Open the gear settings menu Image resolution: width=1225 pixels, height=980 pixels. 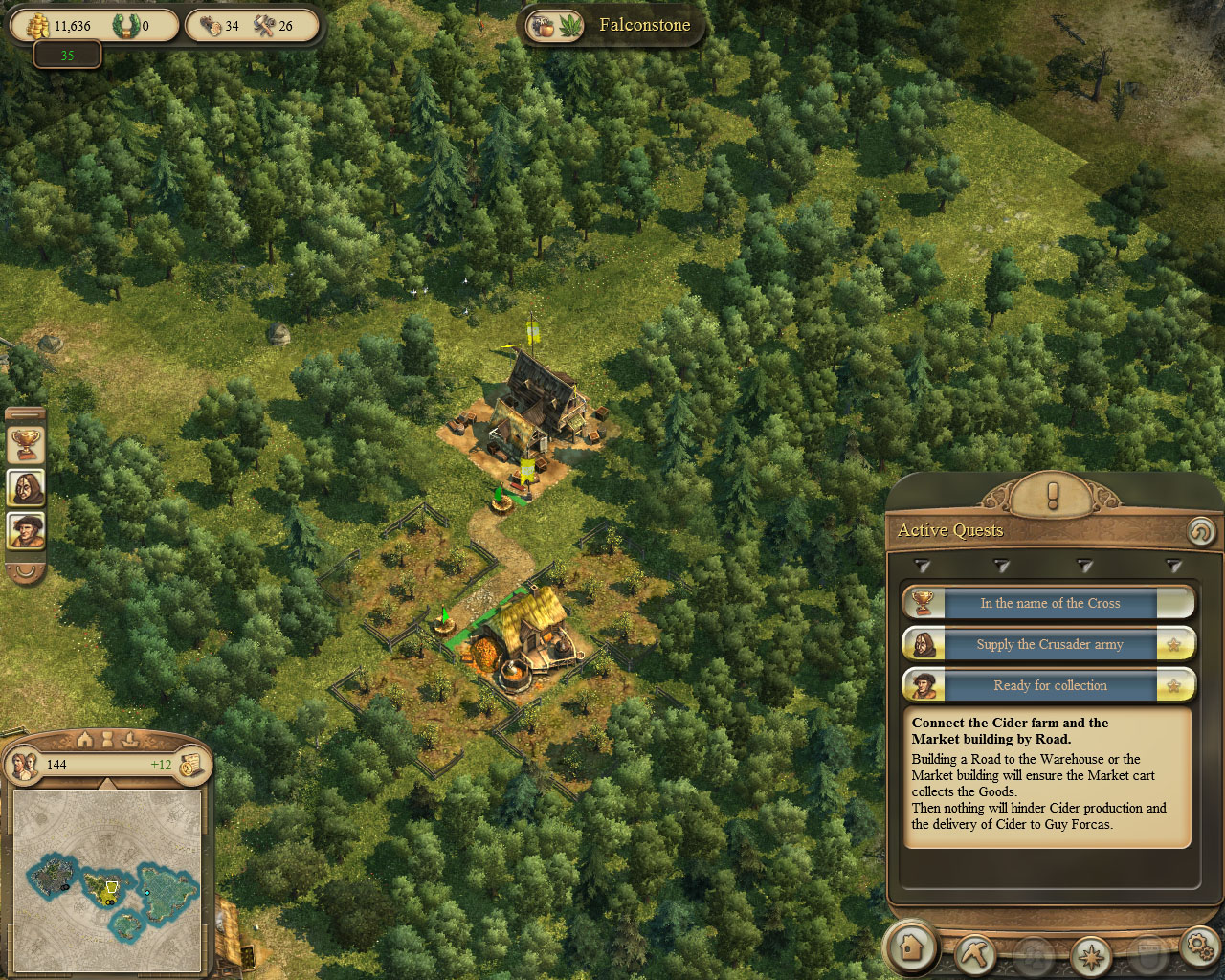[x=1199, y=946]
